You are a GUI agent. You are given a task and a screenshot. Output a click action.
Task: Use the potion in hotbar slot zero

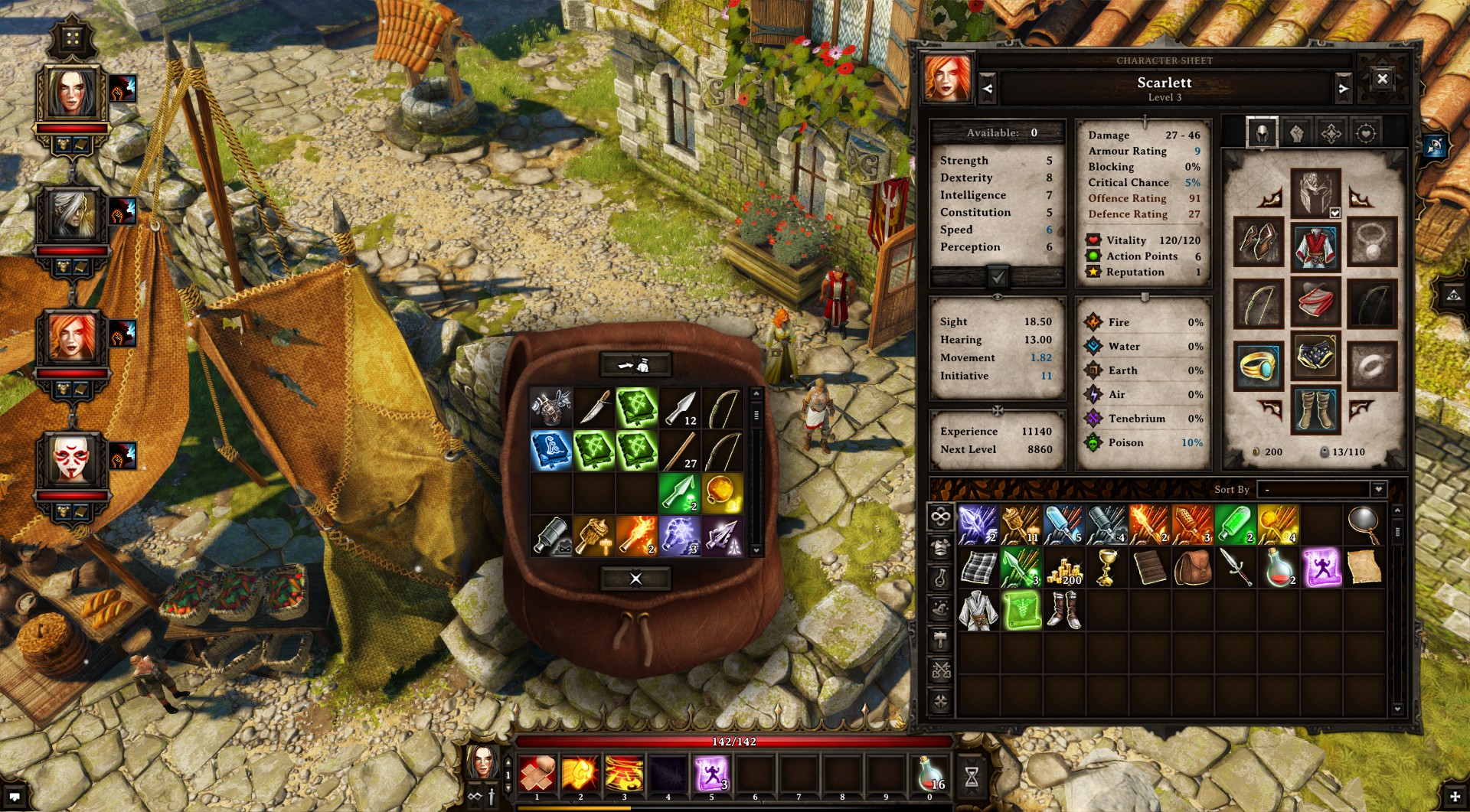(x=929, y=774)
